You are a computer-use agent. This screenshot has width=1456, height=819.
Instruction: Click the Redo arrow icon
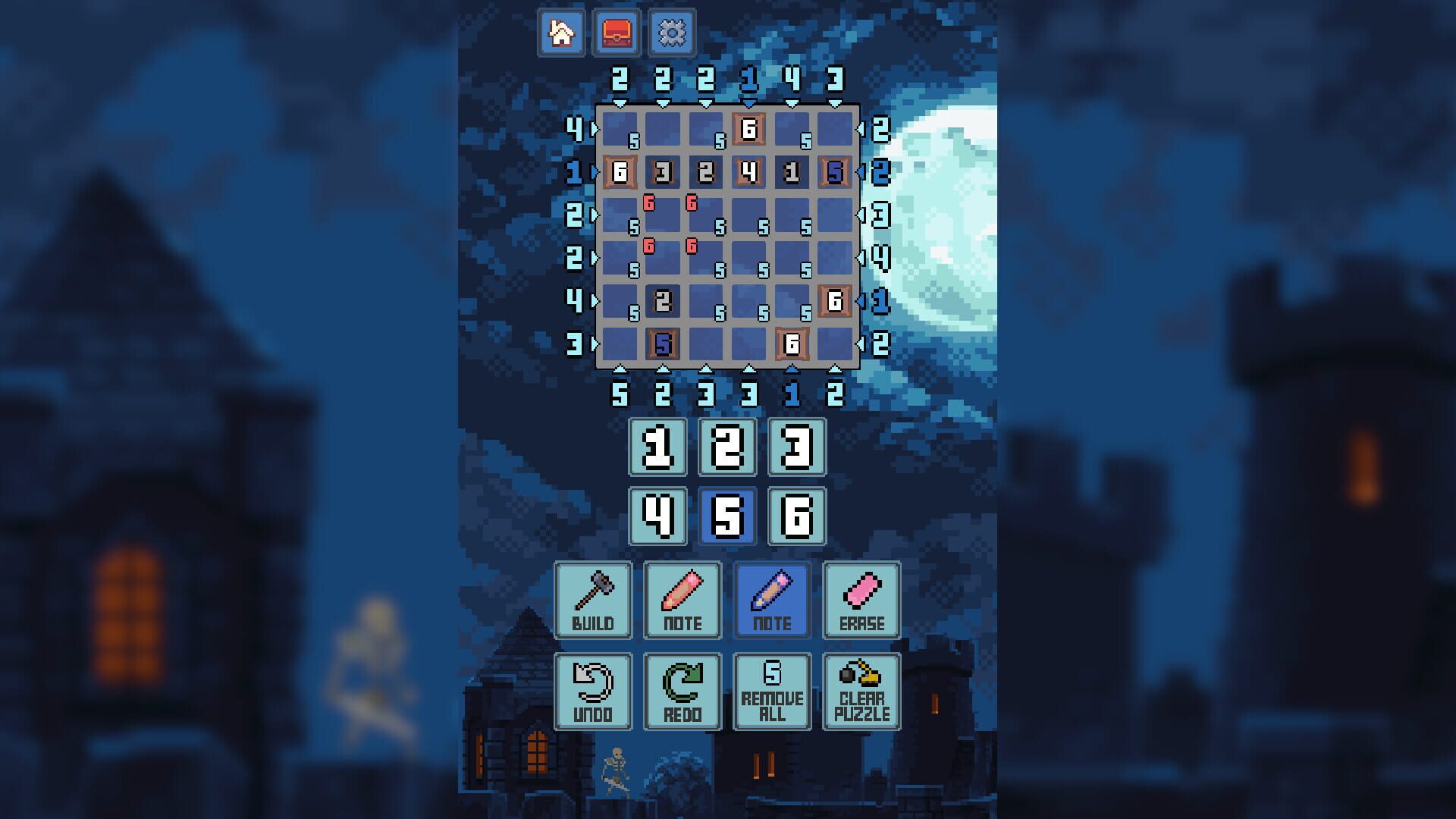(682, 690)
